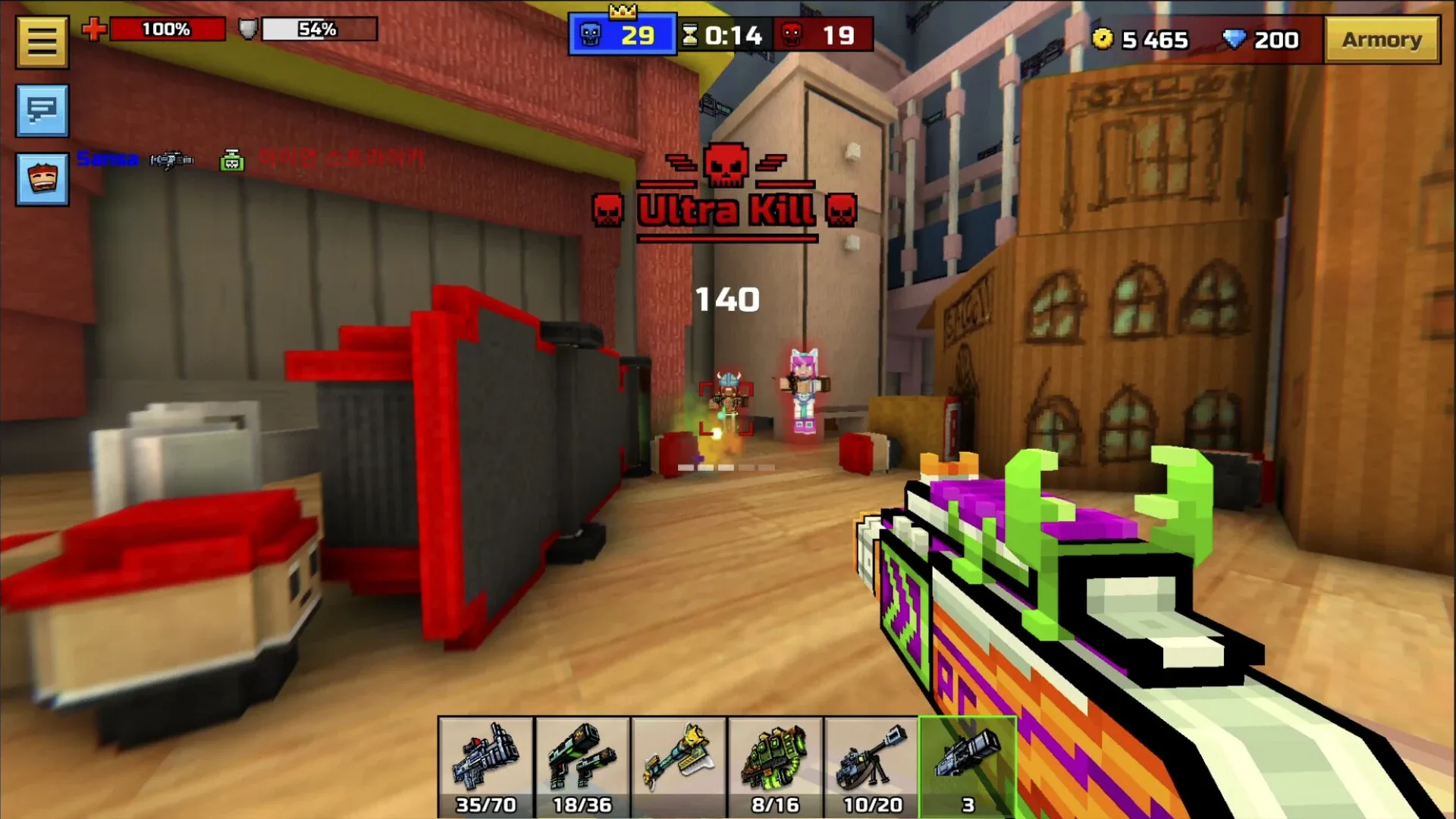Open the chat panel icon
The height and width of the screenshot is (819, 1456).
(x=42, y=112)
